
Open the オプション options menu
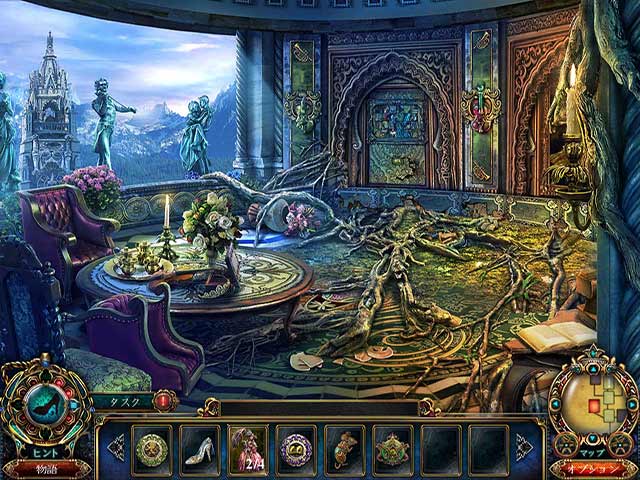pos(592,467)
